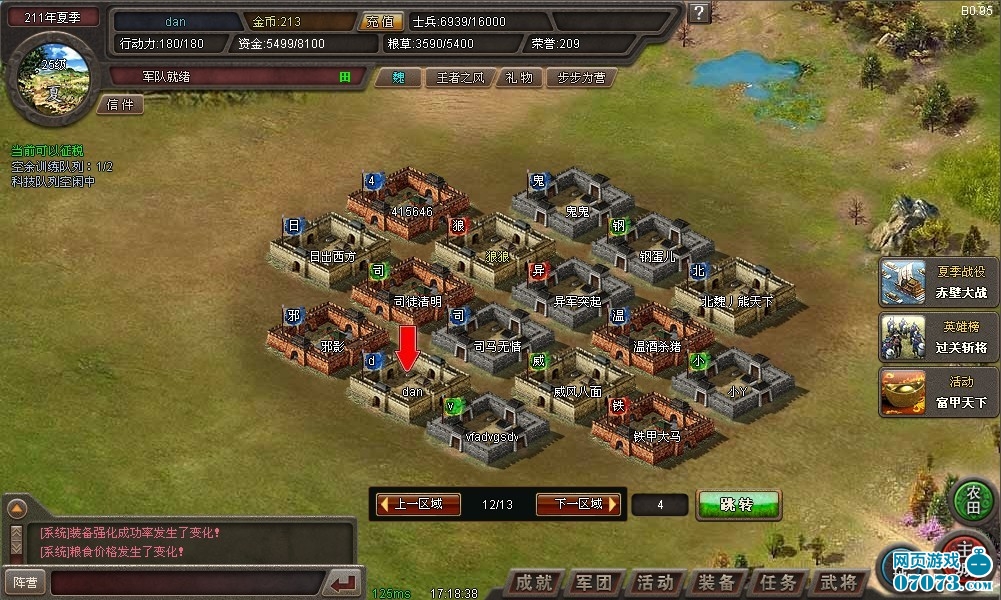
Task: Open the 装备 equipment menu
Action: (716, 583)
